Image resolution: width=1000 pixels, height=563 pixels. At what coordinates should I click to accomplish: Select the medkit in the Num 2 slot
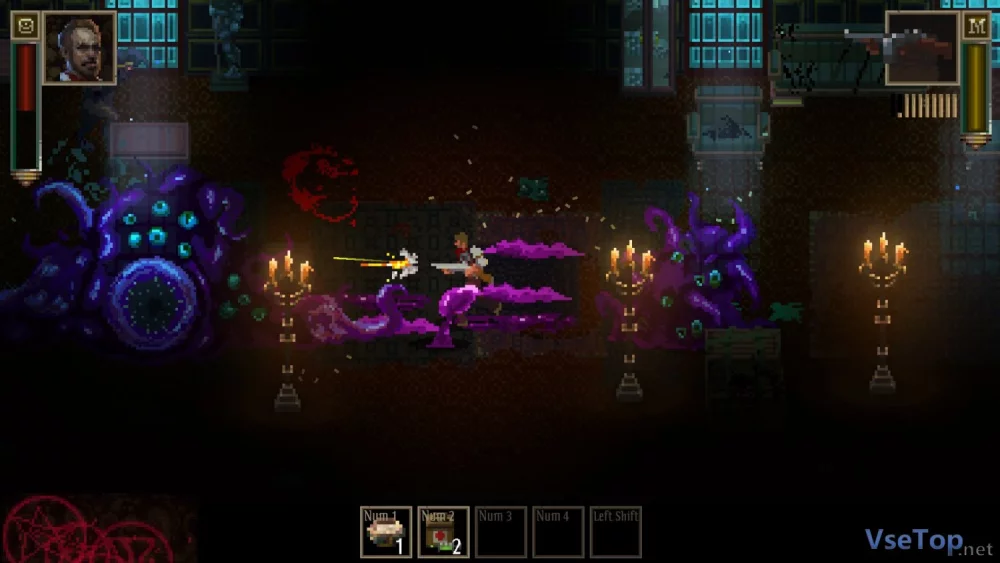point(443,532)
